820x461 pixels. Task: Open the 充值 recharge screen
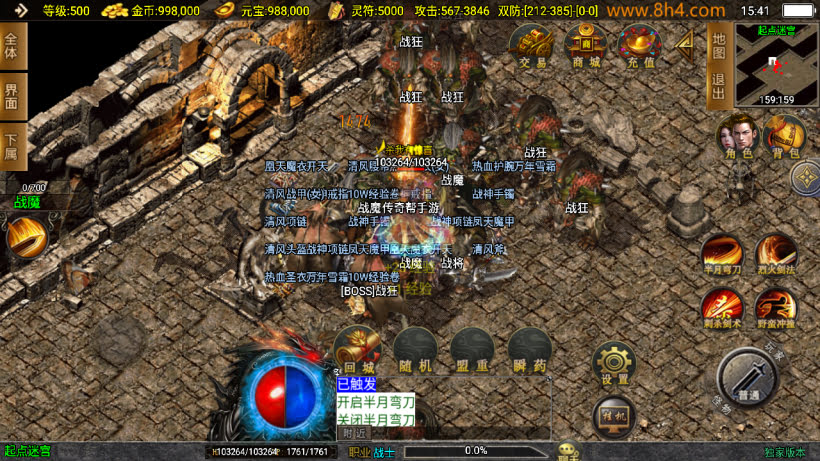click(x=640, y=46)
